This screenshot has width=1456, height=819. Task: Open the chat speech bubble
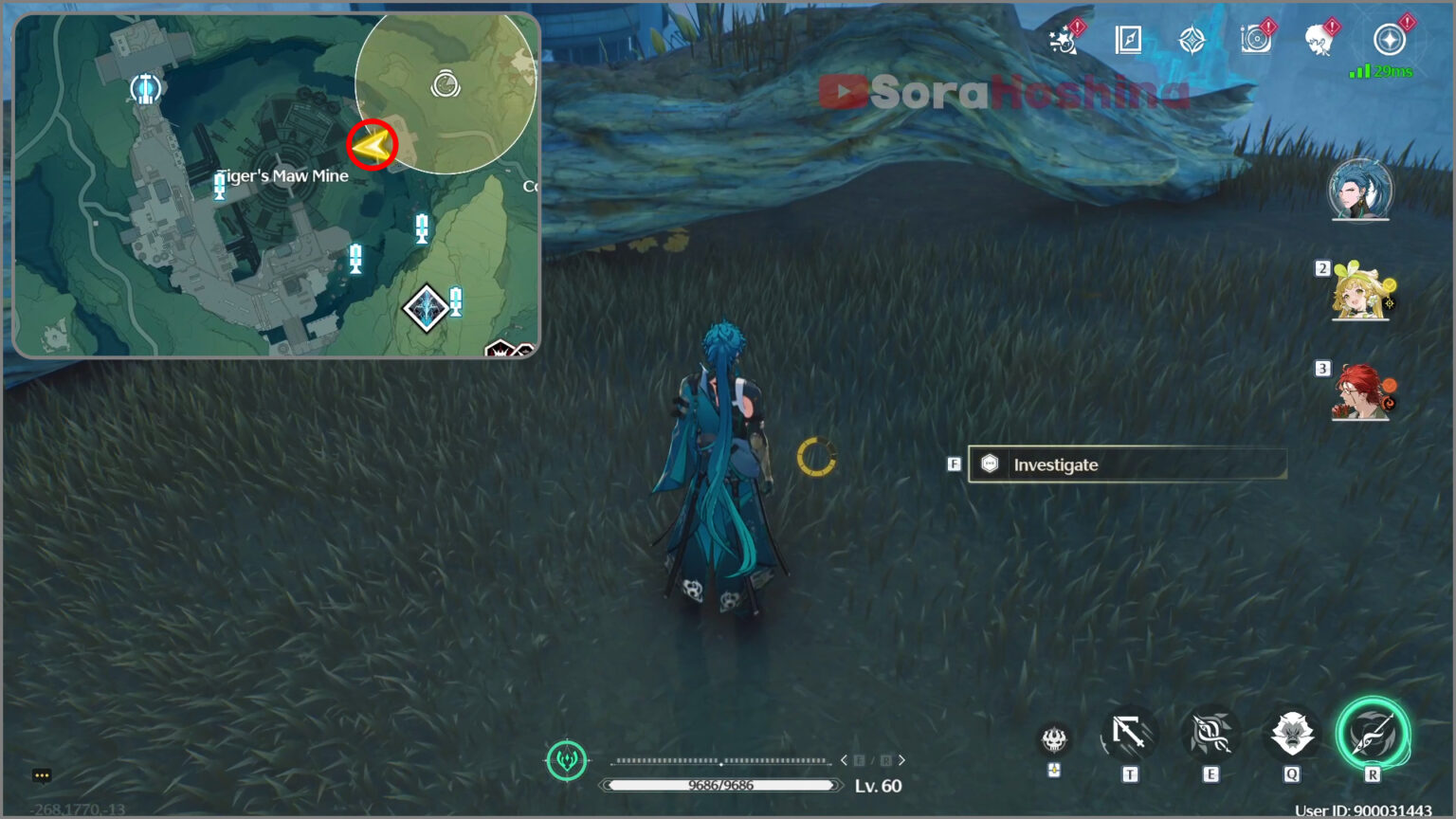[x=42, y=775]
